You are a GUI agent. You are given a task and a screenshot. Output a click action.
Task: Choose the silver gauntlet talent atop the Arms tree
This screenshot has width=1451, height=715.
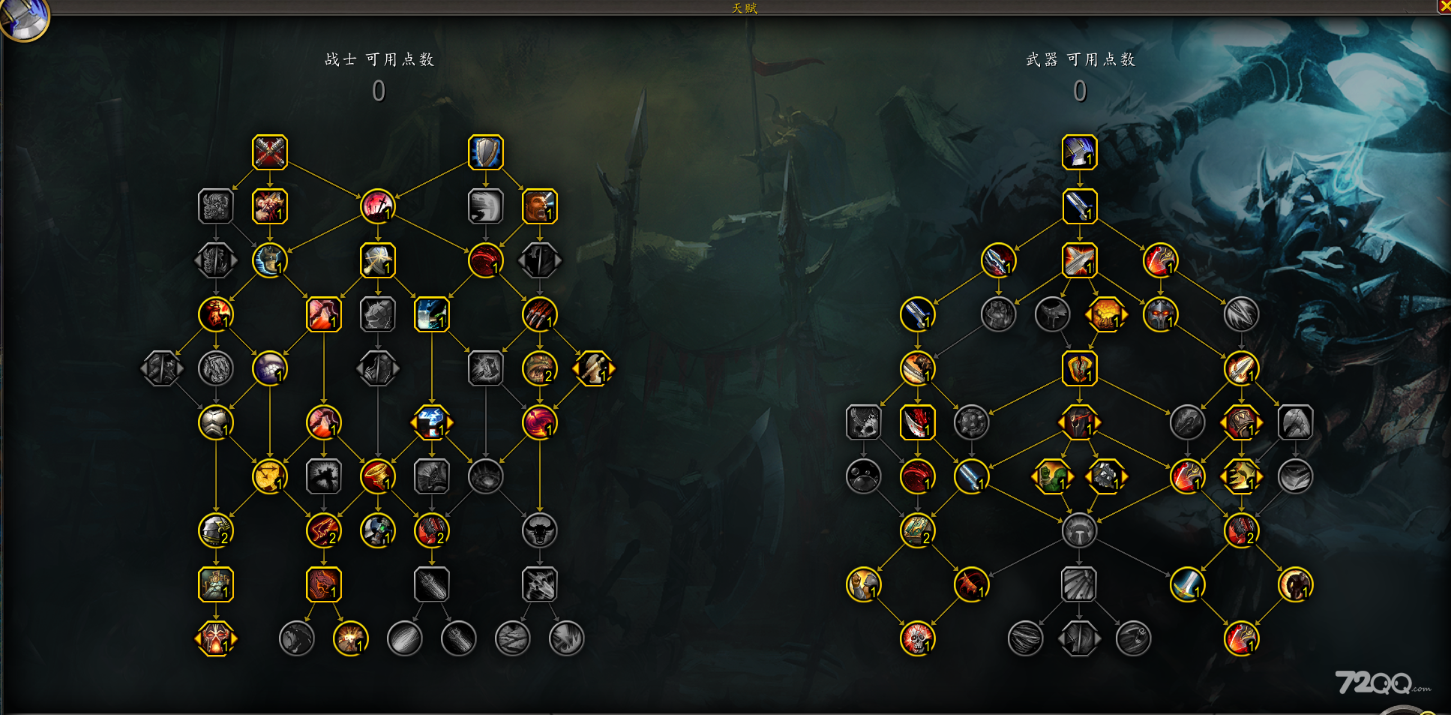point(1080,153)
